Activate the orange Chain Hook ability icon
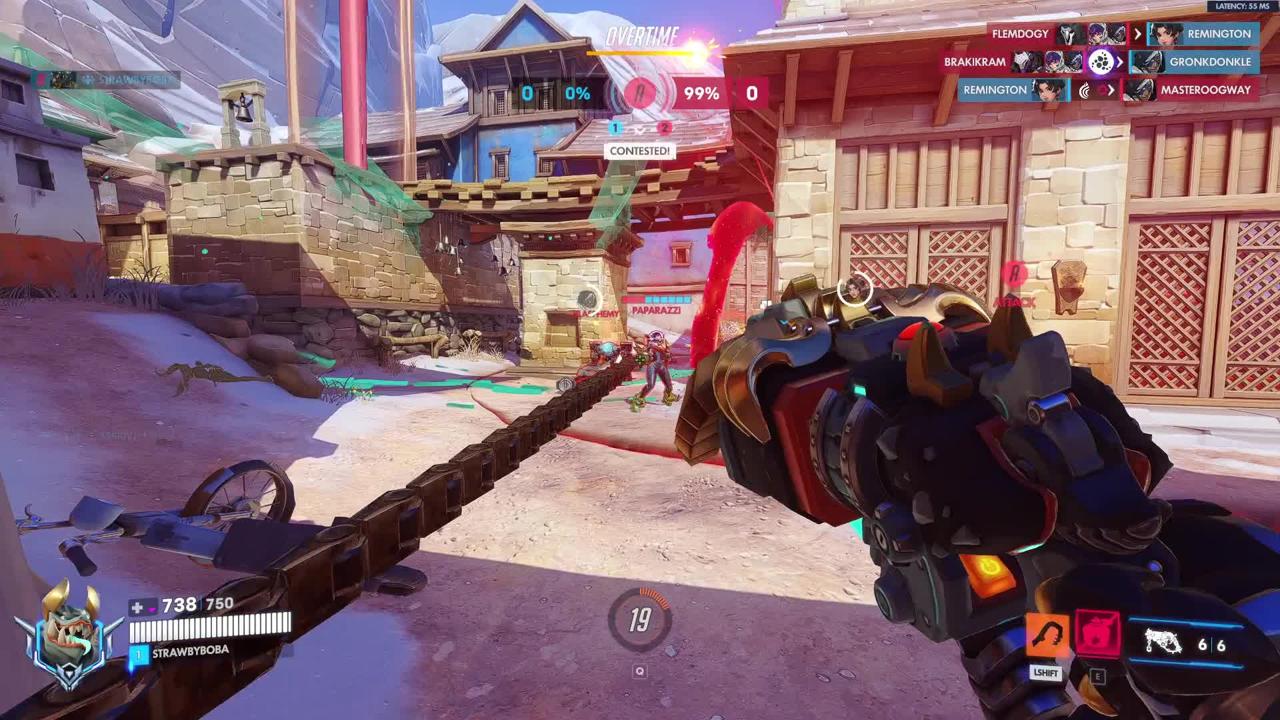Screen dimensions: 1280x720 tap(1047, 634)
